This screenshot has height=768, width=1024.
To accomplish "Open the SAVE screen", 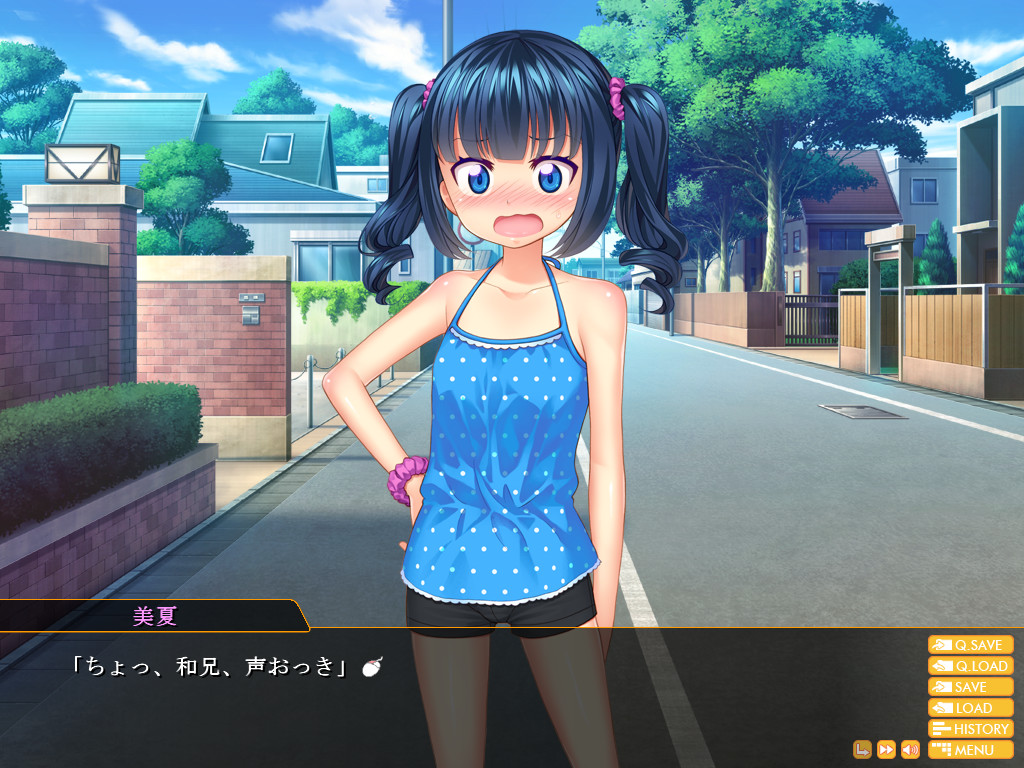I will tap(970, 687).
